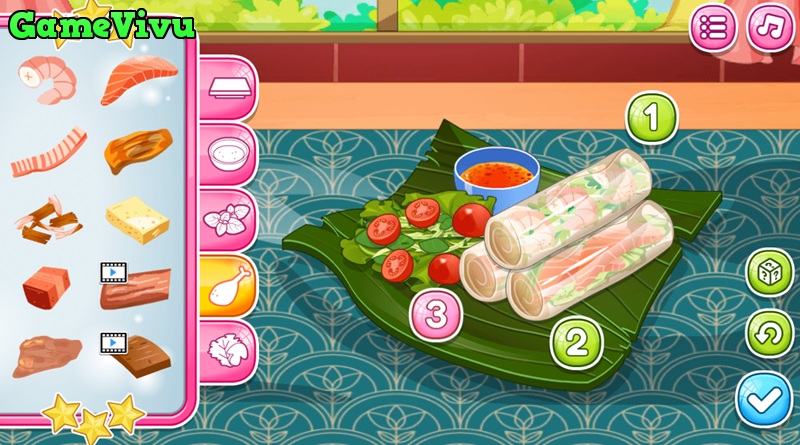The width and height of the screenshot is (800, 445).
Task: Select the yellow tofu block
Action: [136, 218]
